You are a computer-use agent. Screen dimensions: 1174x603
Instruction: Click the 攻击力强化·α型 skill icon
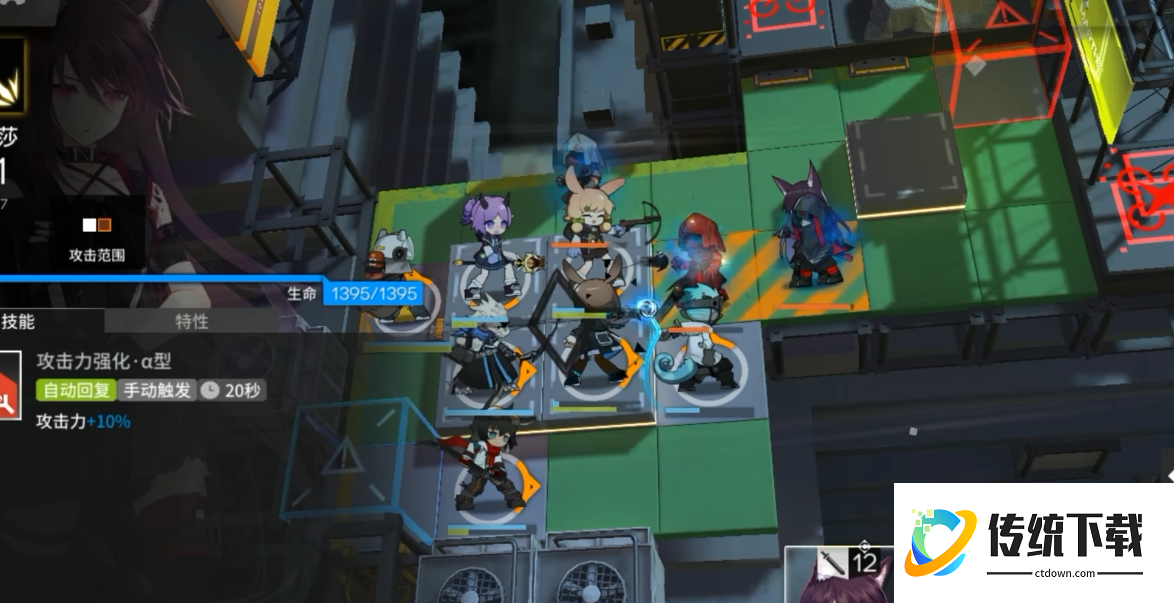9,386
